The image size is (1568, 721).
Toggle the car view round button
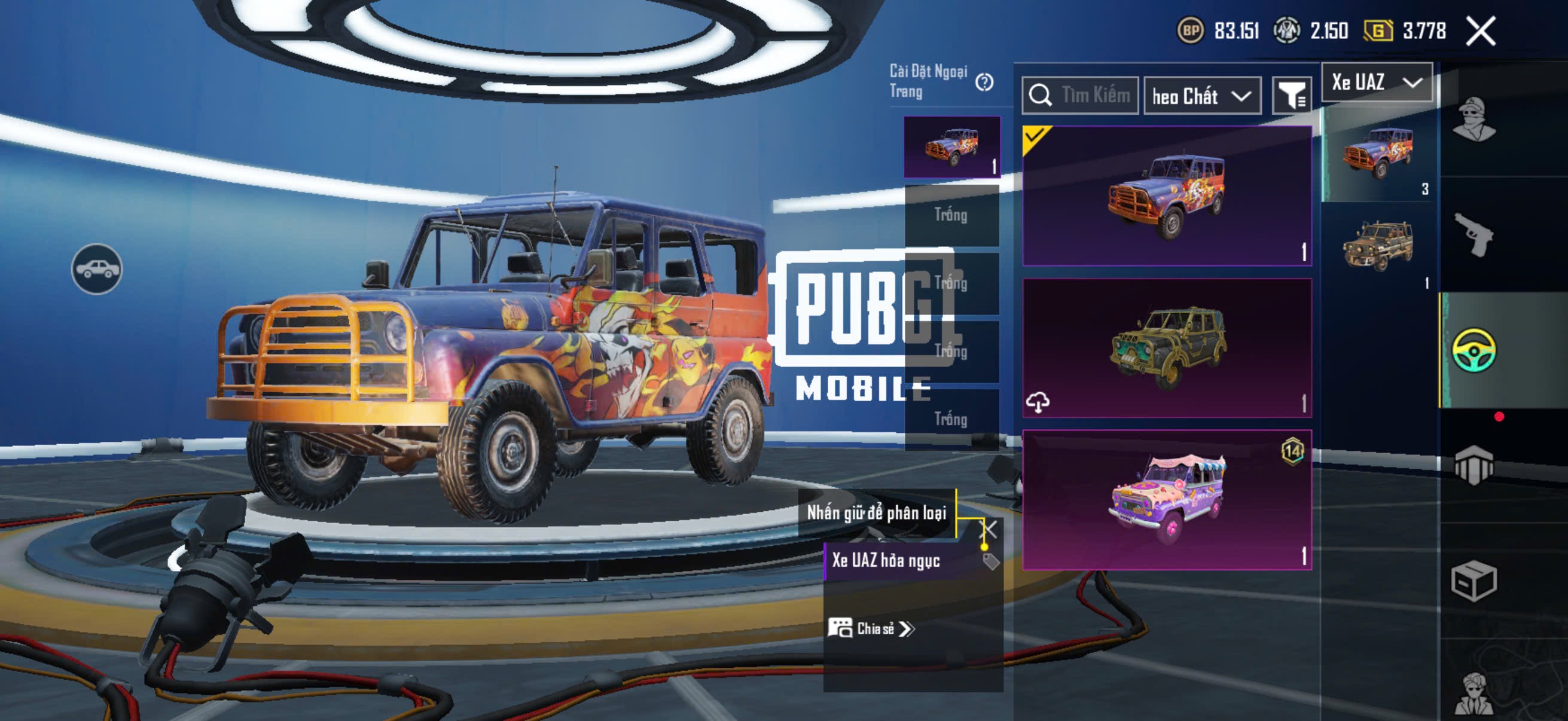[x=97, y=269]
